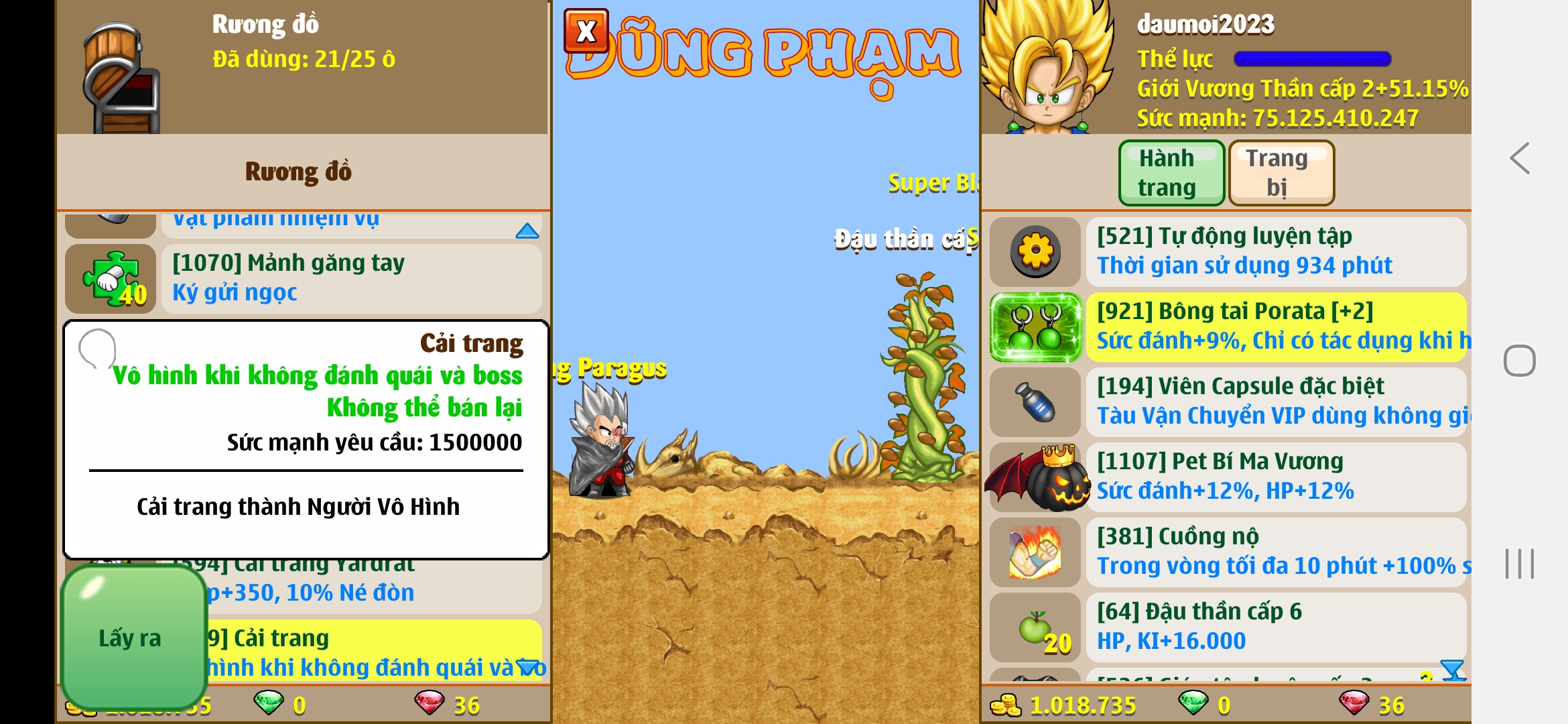
Task: Click the Thể lực stamina bar
Action: point(1311,59)
